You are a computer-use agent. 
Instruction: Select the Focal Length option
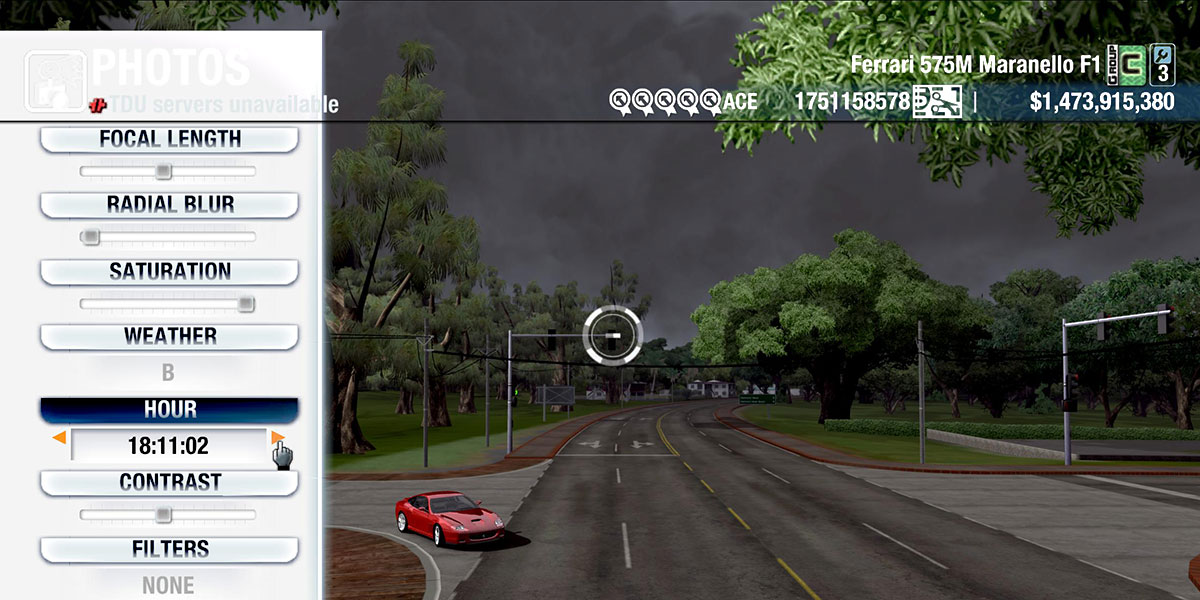[x=169, y=139]
